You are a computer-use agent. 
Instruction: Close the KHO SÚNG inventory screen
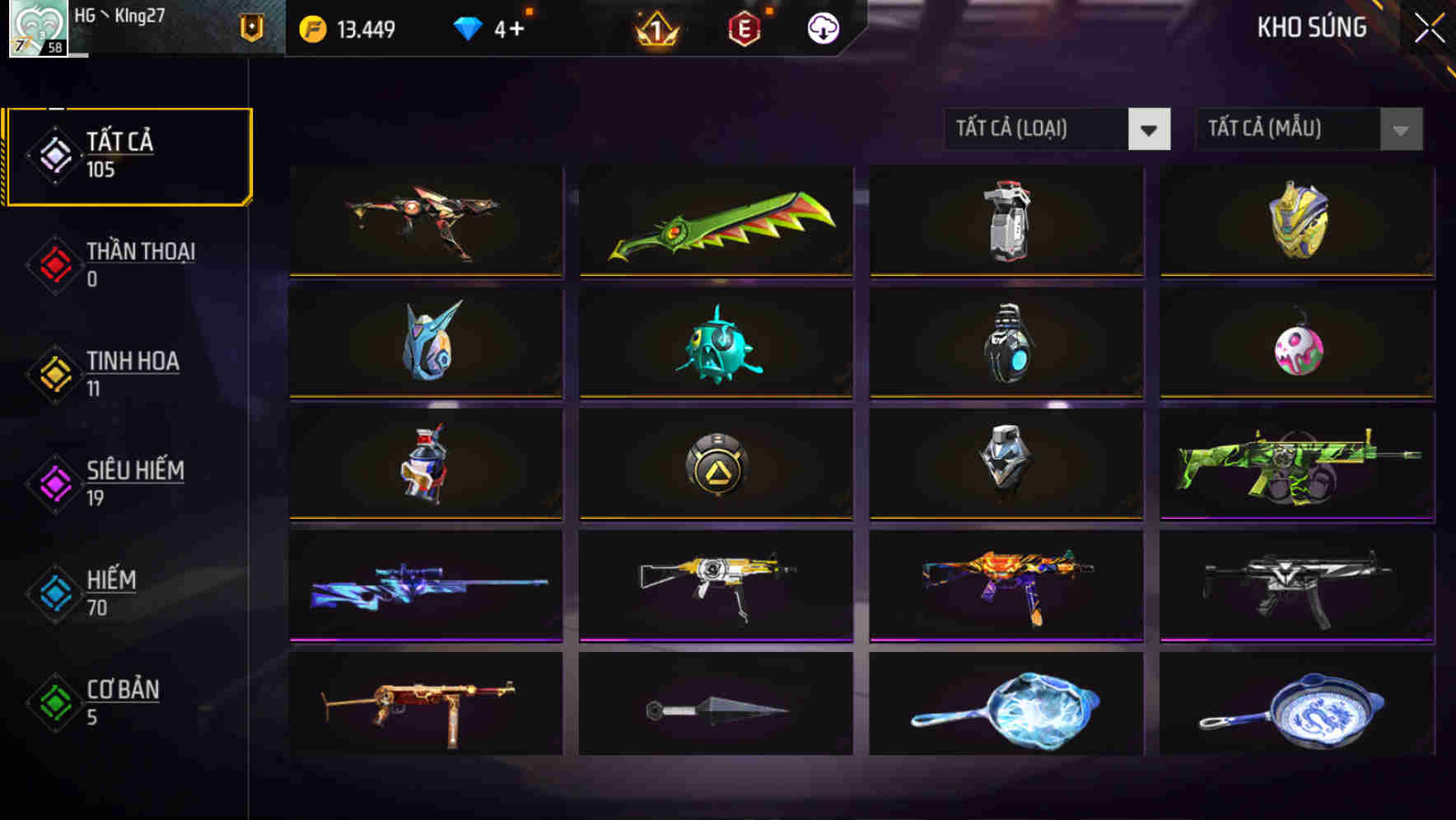click(1429, 27)
